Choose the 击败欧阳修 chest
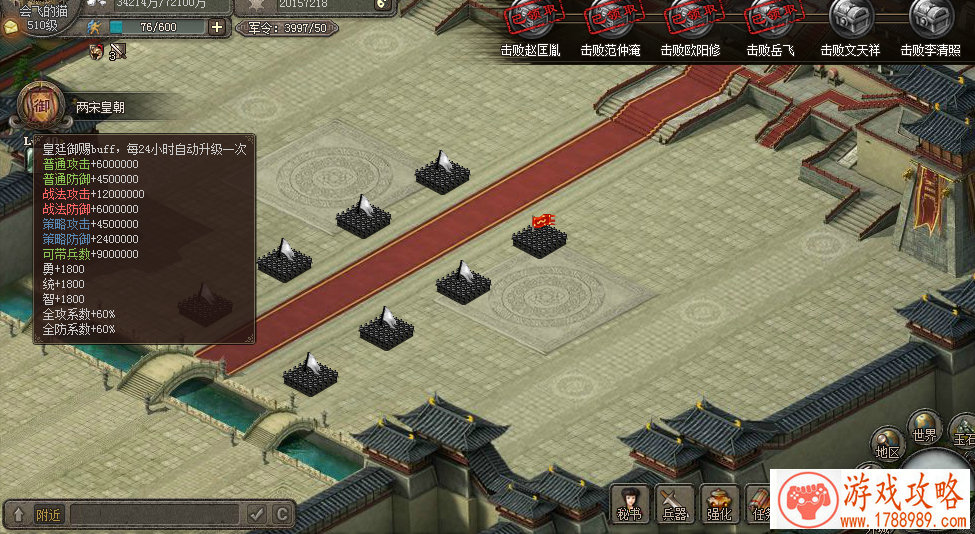The width and height of the screenshot is (975, 534). coord(691,18)
